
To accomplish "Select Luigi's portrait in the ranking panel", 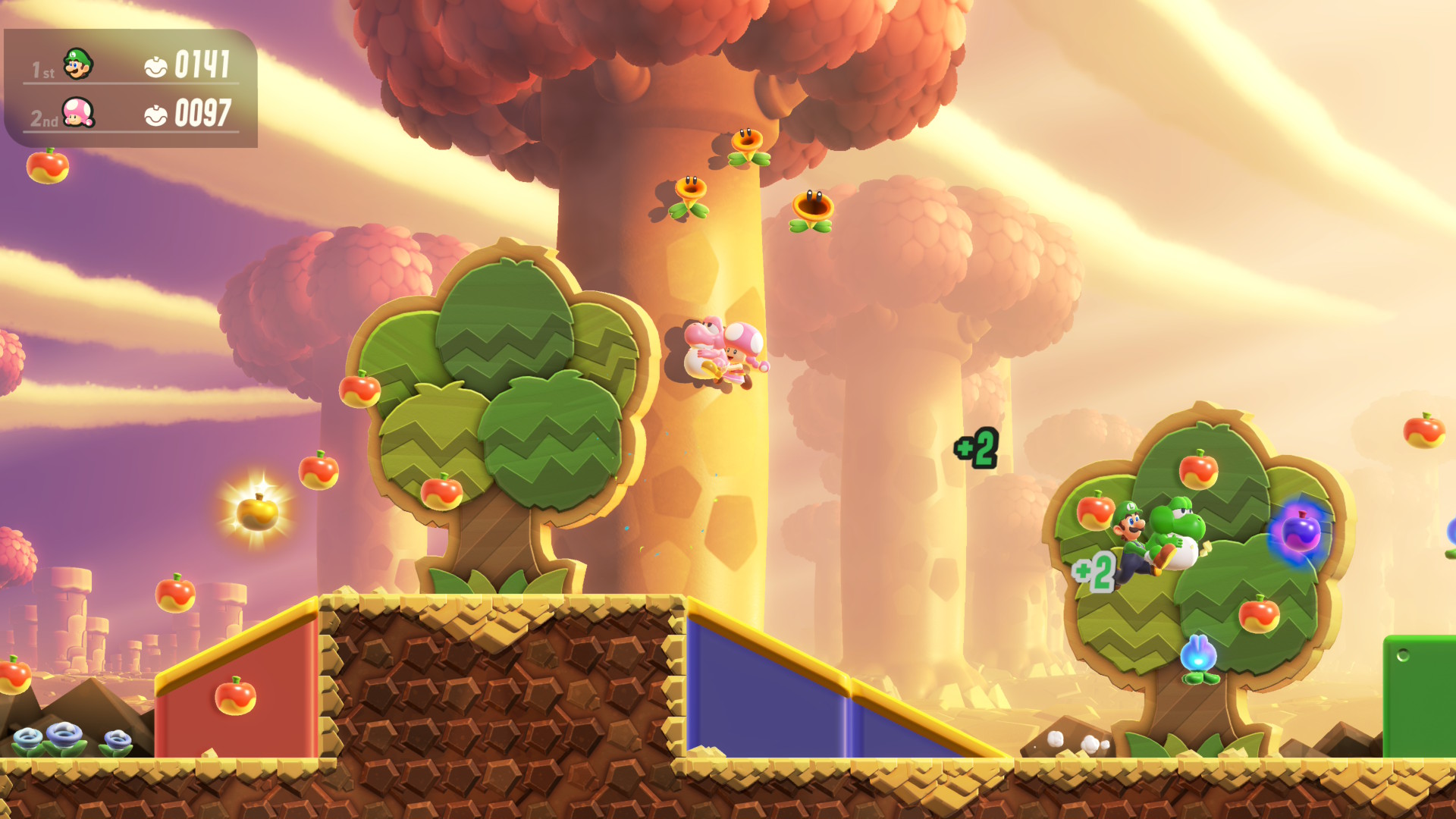I will [77, 64].
